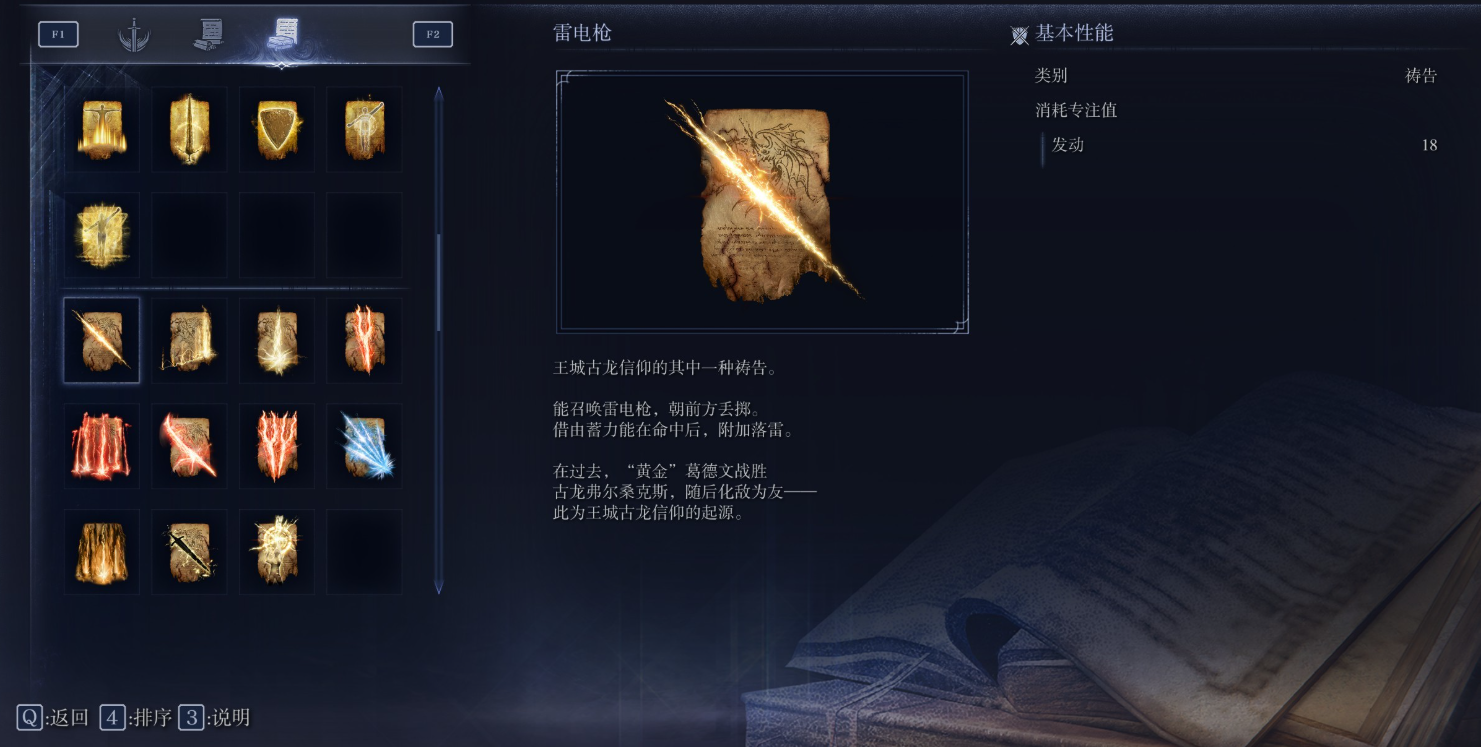Select the red forked lightning incantation

[277, 445]
